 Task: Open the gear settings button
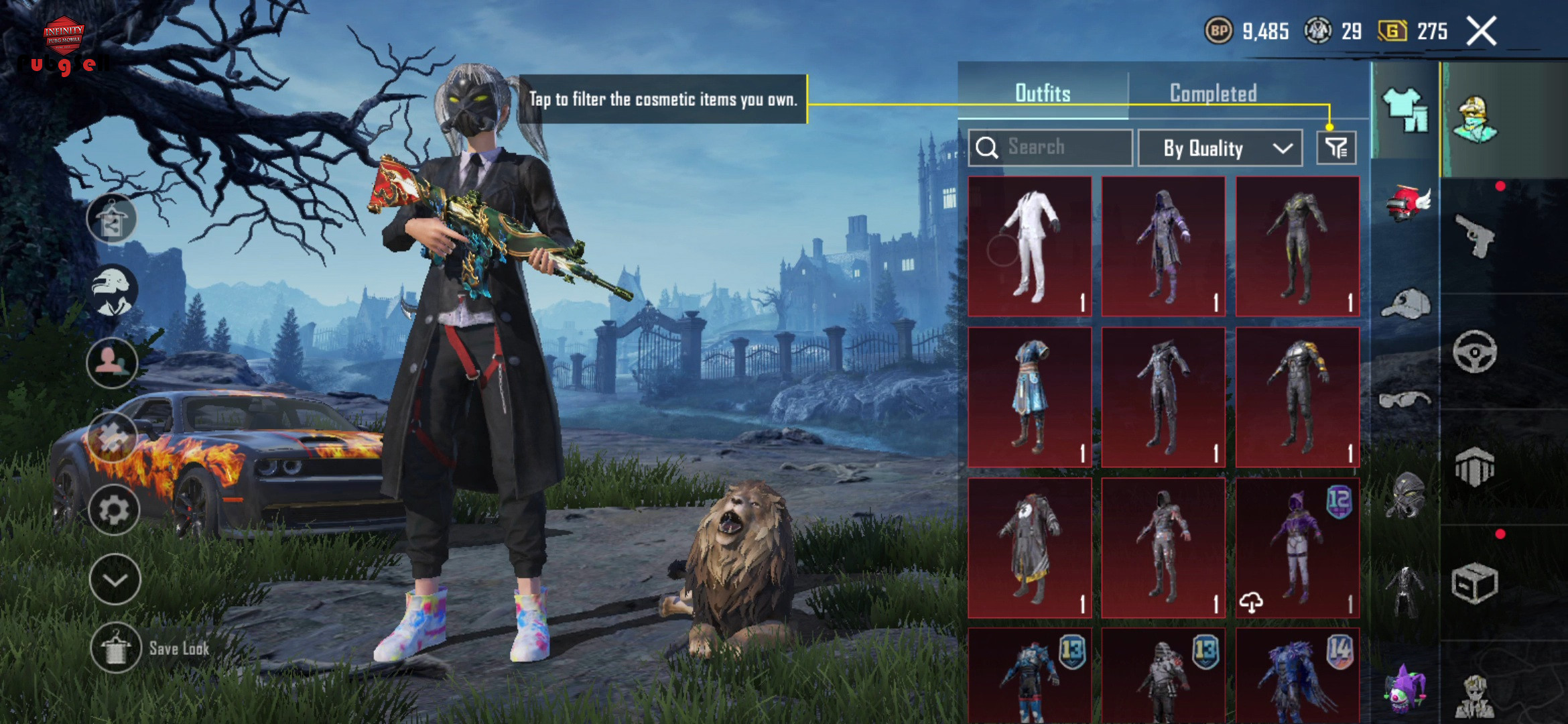pos(114,509)
